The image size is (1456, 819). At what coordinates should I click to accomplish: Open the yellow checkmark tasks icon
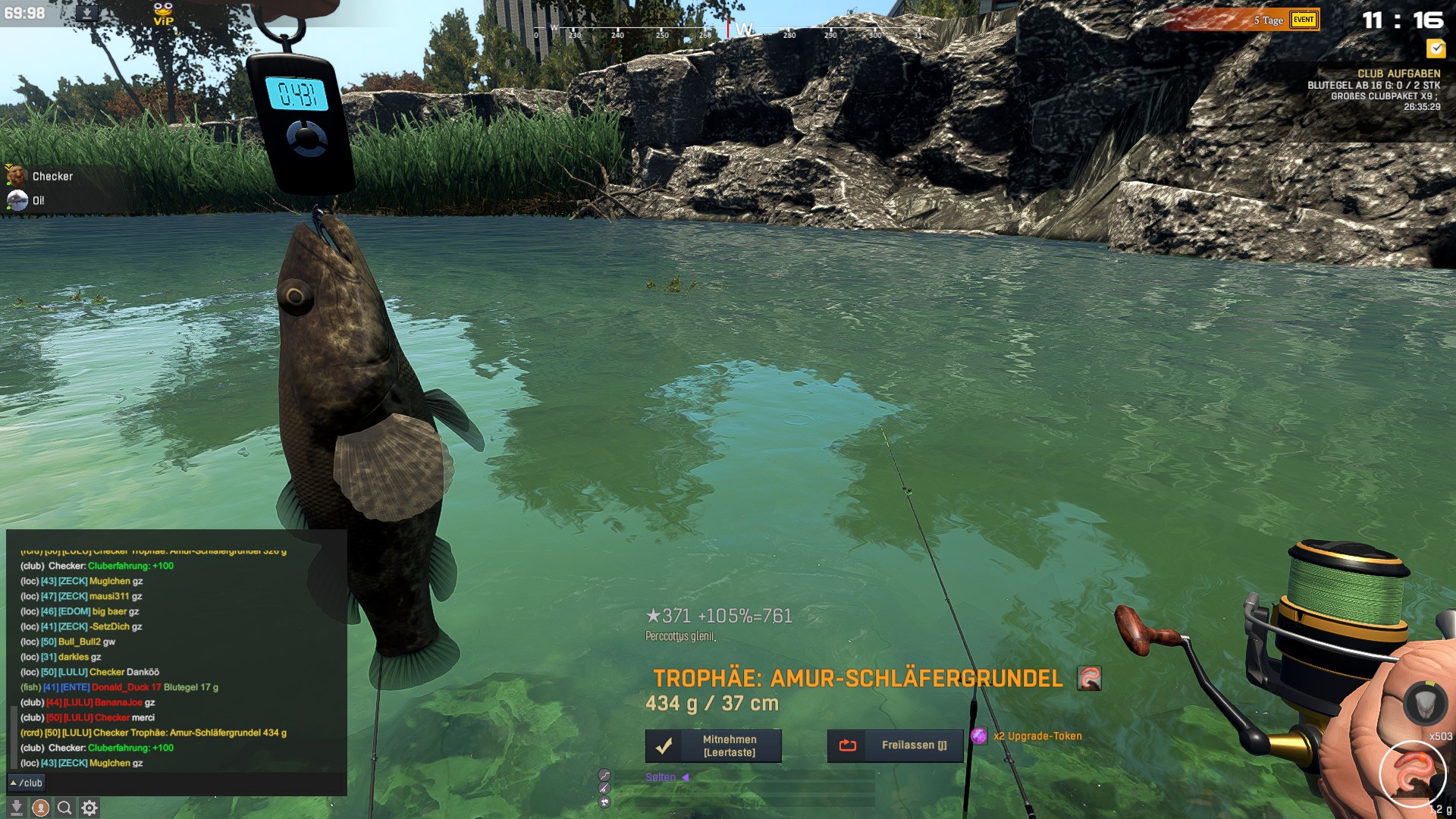tap(1436, 49)
